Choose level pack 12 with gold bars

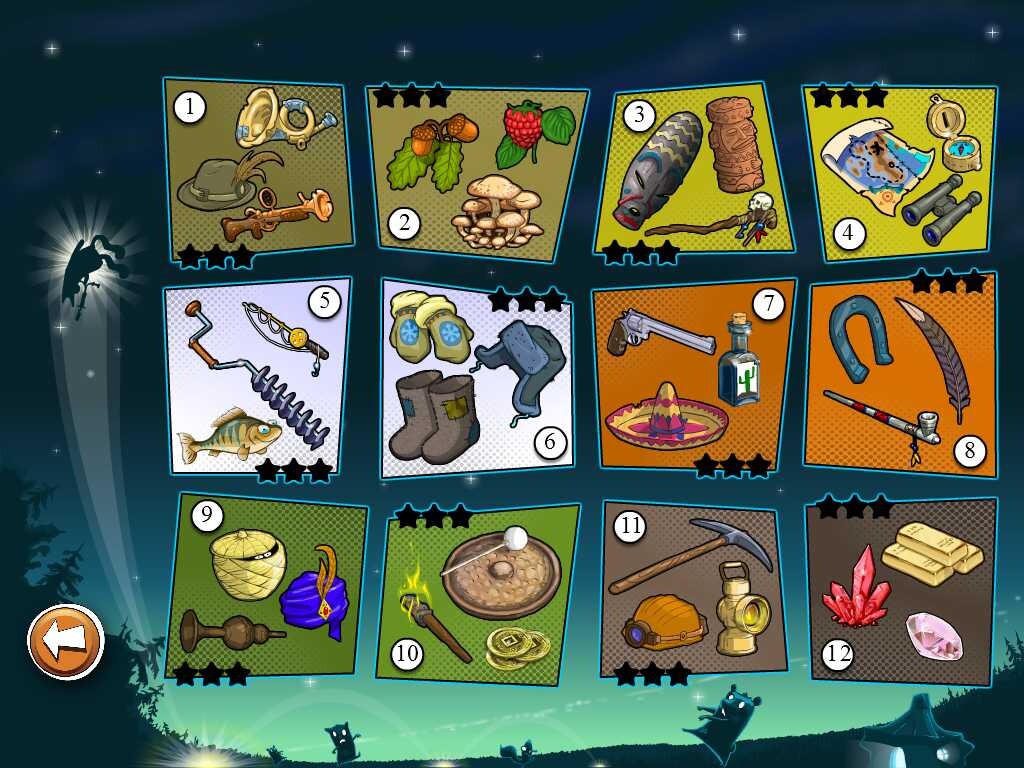click(900, 590)
